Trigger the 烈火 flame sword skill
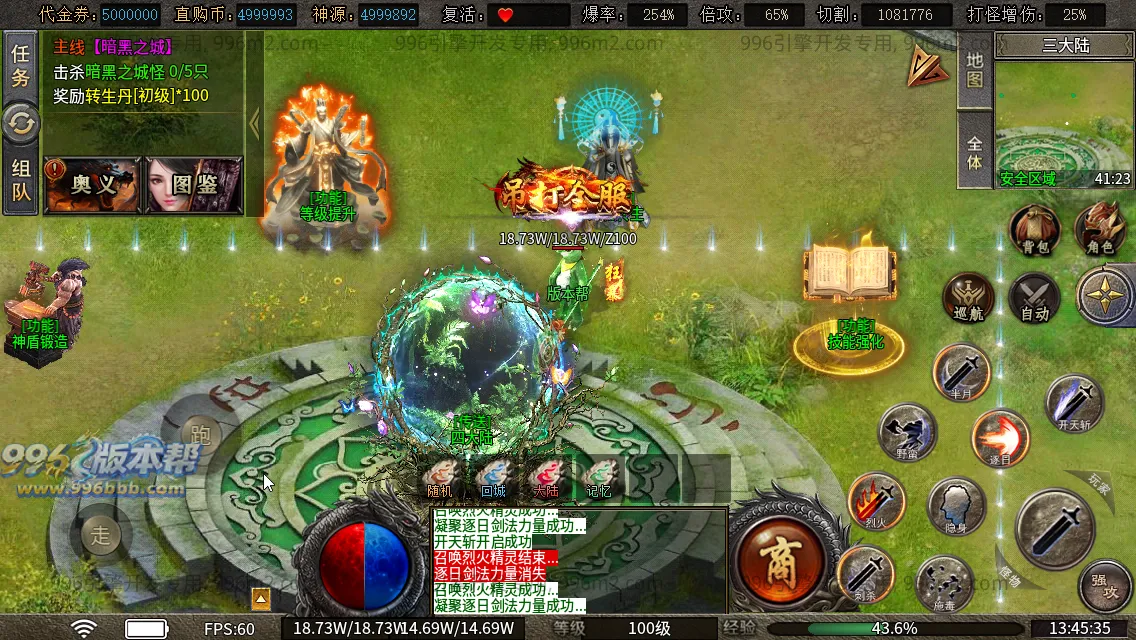The width and height of the screenshot is (1136, 640). (x=876, y=500)
